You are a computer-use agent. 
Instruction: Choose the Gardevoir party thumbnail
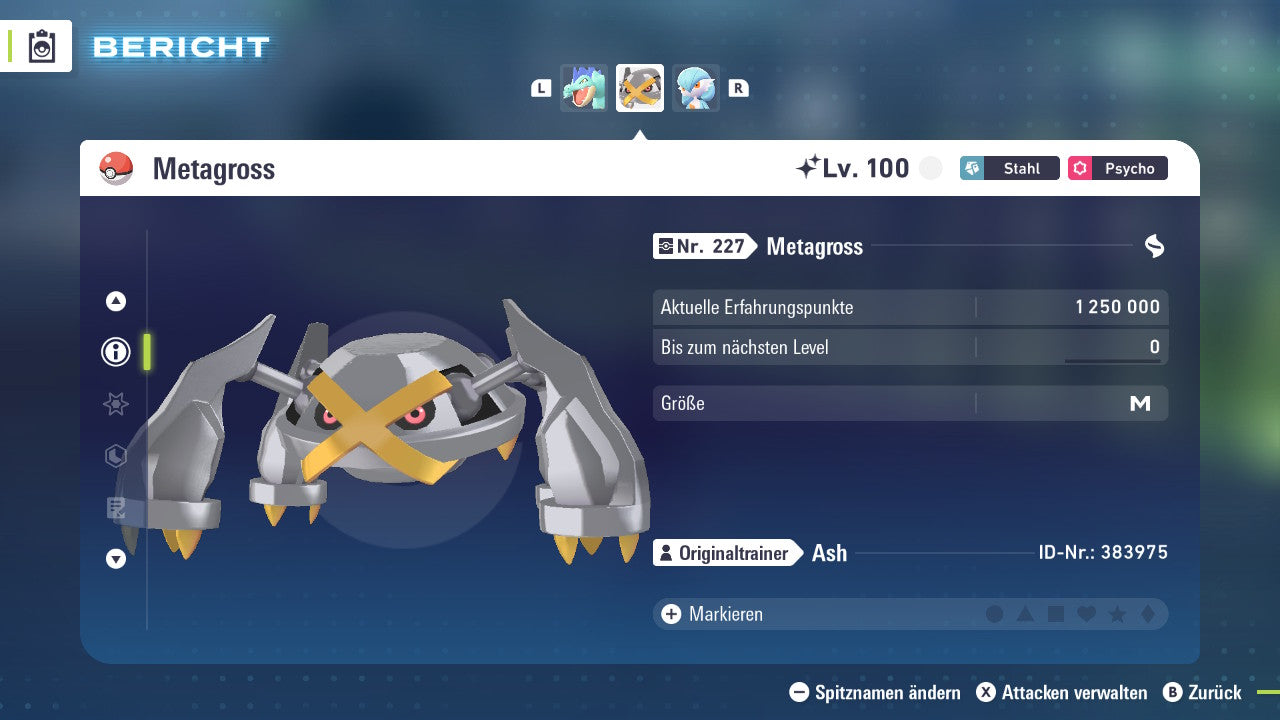coord(696,88)
